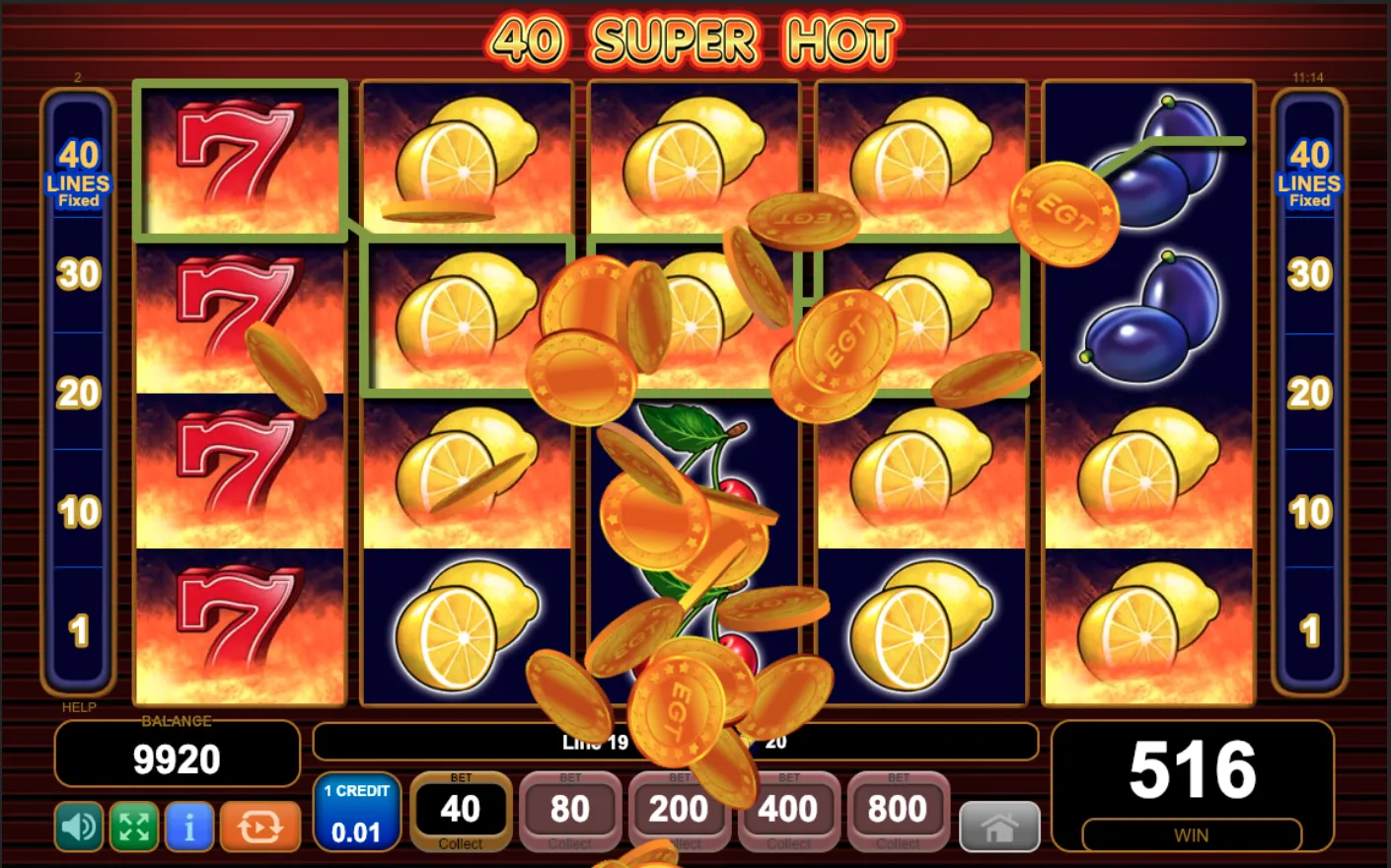
Task: Increase the bet to 80
Action: 570,809
